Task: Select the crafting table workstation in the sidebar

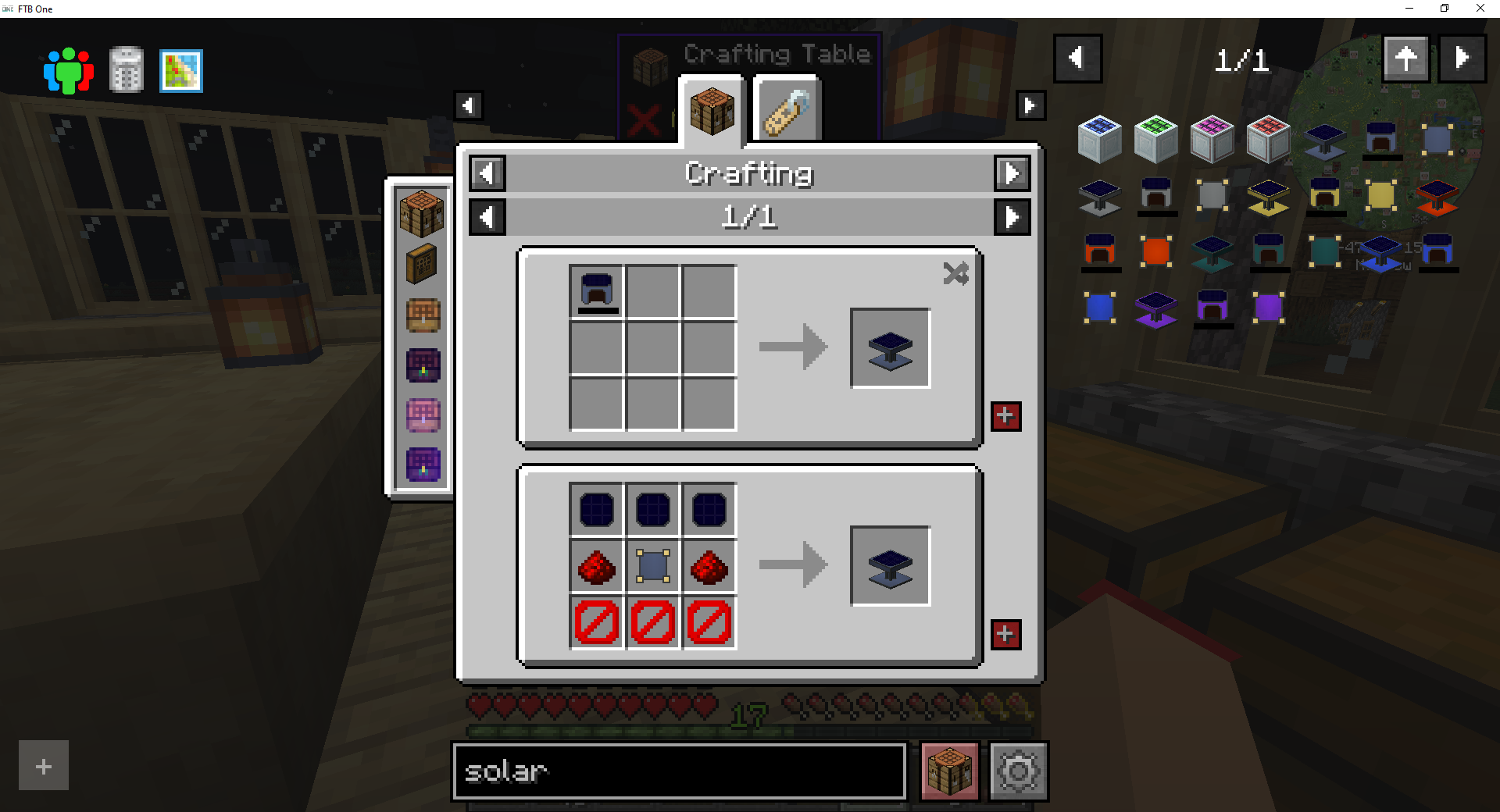Action: pos(422,212)
